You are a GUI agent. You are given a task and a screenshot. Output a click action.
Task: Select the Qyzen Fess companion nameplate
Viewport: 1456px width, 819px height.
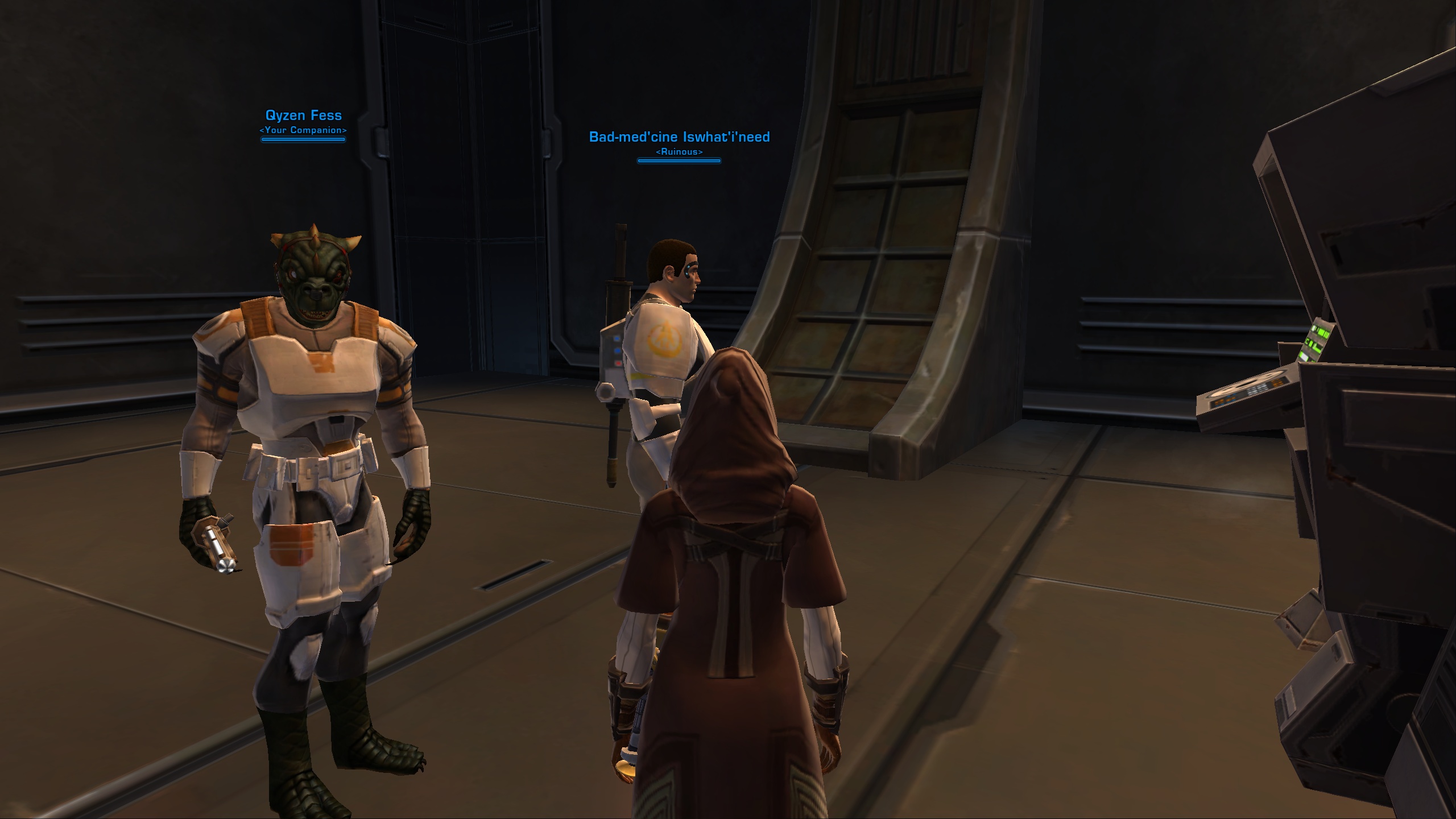click(x=303, y=115)
